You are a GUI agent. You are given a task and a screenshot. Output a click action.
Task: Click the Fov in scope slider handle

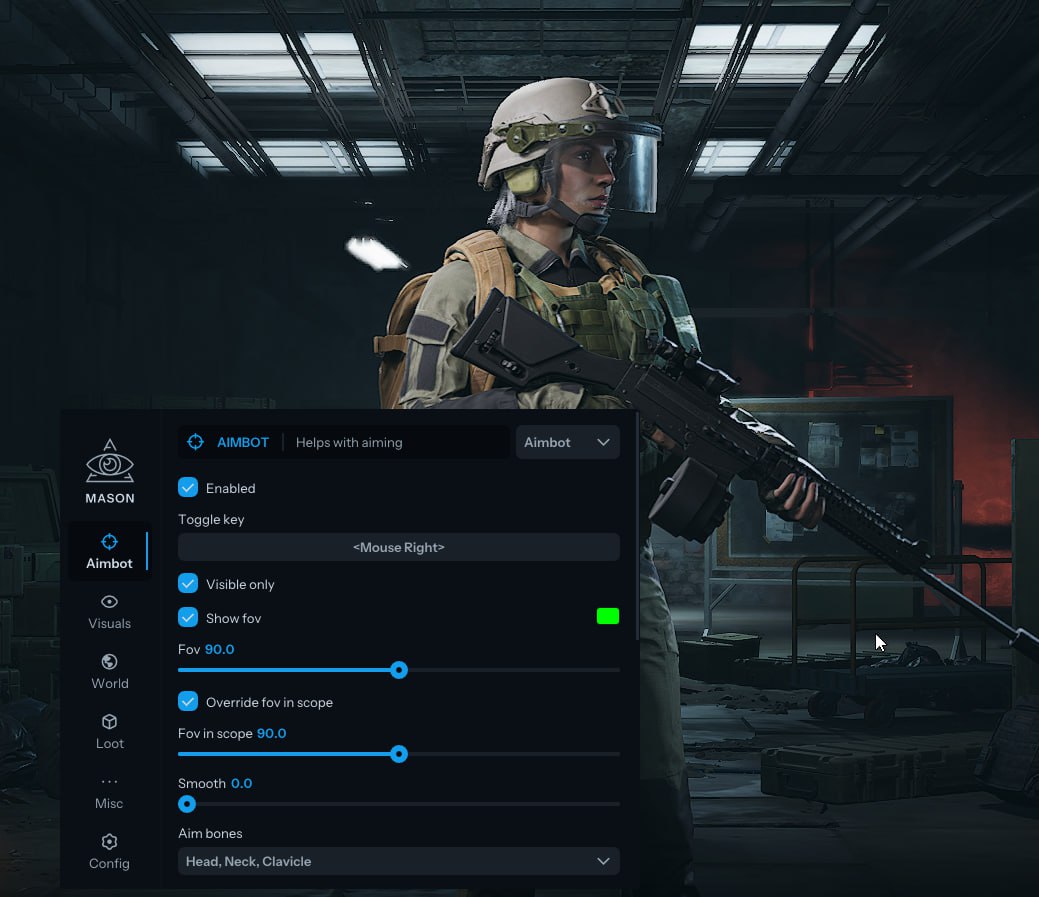(399, 754)
